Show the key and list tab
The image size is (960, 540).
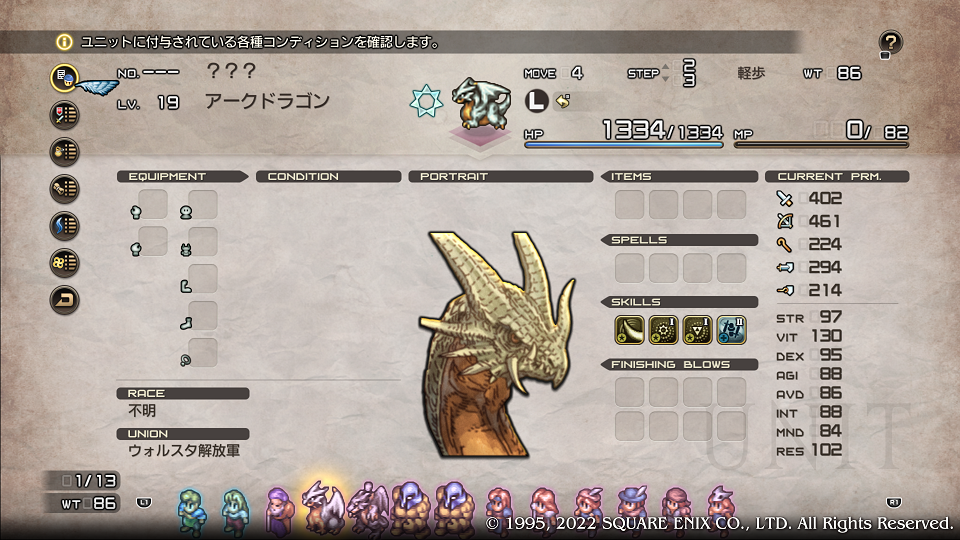pyautogui.click(x=65, y=188)
